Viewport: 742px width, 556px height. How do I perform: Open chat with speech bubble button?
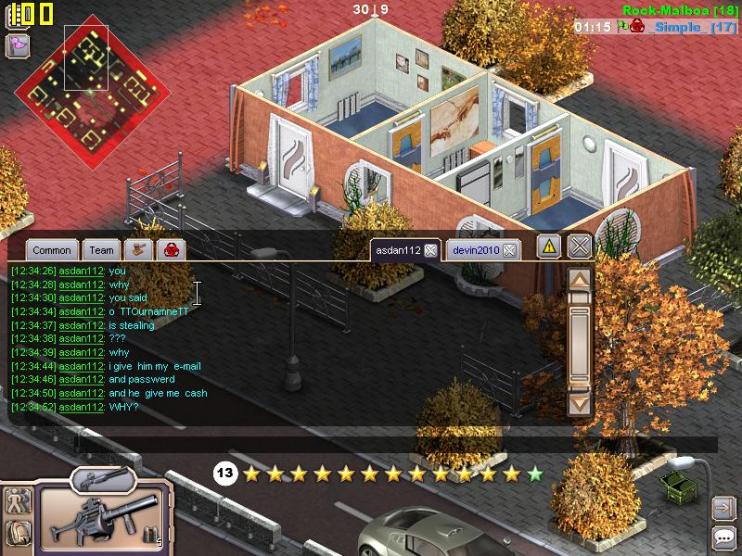723,538
